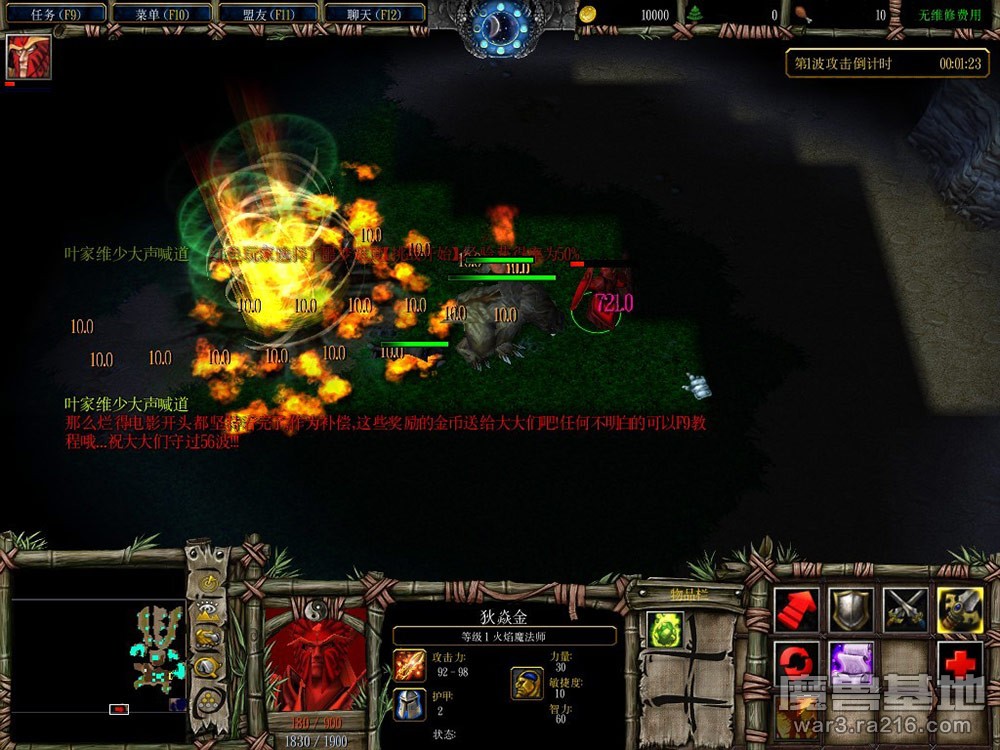Click the highlighted sword hilt ability icon
Viewport: 1000px width, 750px height.
pos(960,610)
